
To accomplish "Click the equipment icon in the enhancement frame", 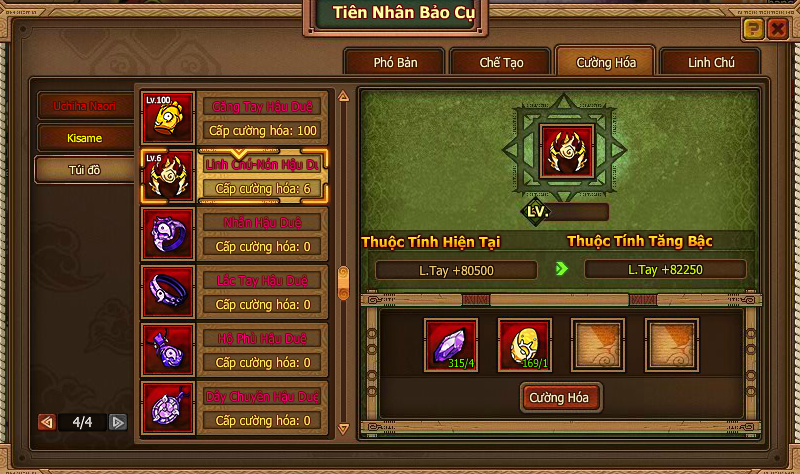I will pyautogui.click(x=567, y=151).
